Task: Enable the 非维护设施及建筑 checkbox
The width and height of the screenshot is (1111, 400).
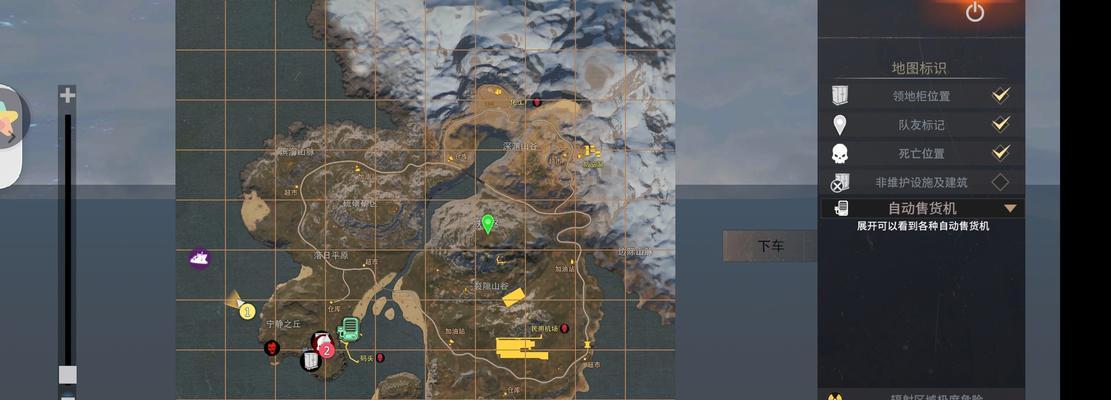Action: point(1000,182)
